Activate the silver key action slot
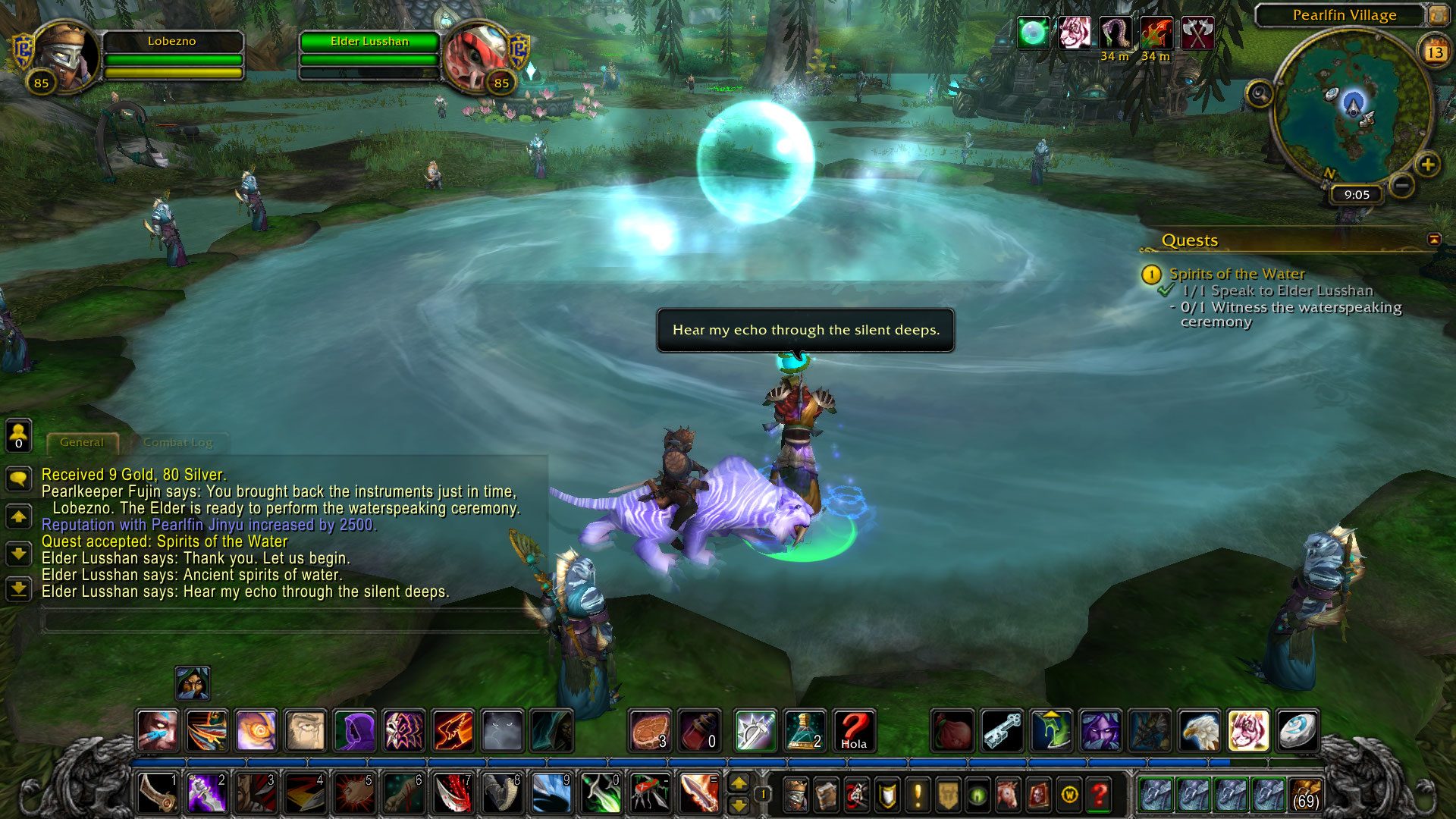 pos(1003,731)
